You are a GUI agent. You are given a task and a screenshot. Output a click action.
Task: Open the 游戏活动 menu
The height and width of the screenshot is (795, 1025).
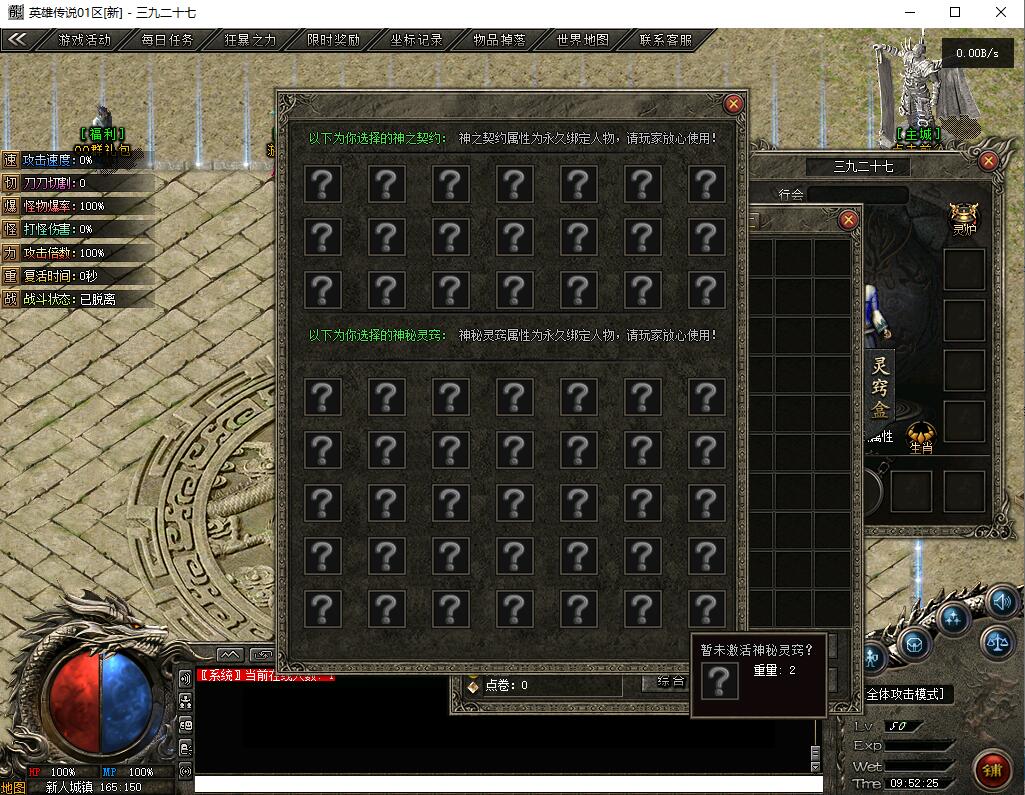[x=85, y=41]
